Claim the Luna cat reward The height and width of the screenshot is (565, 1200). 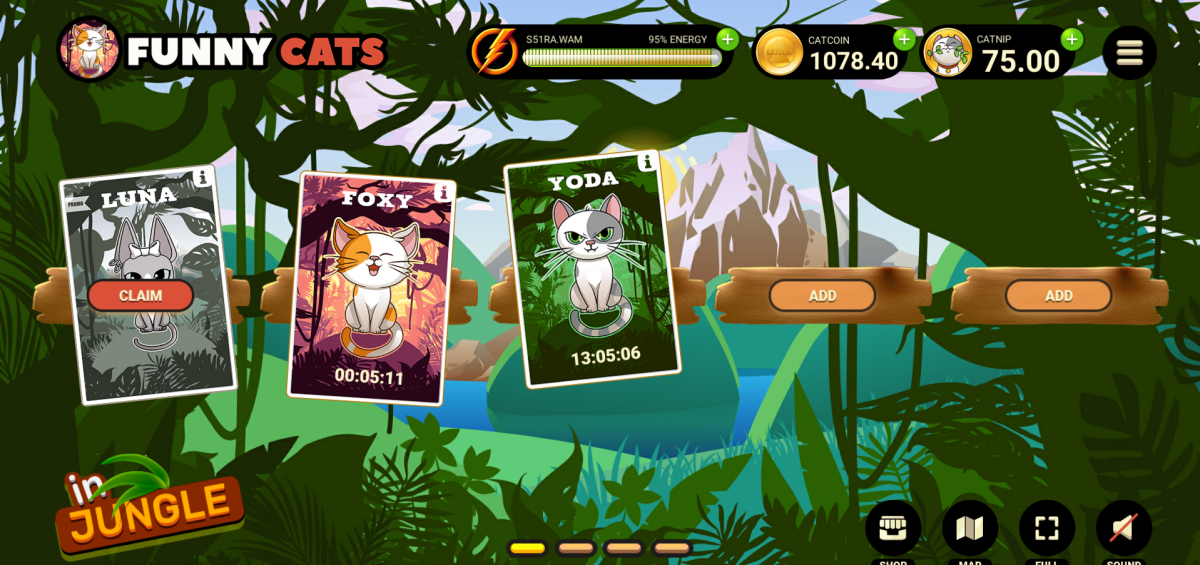(140, 295)
